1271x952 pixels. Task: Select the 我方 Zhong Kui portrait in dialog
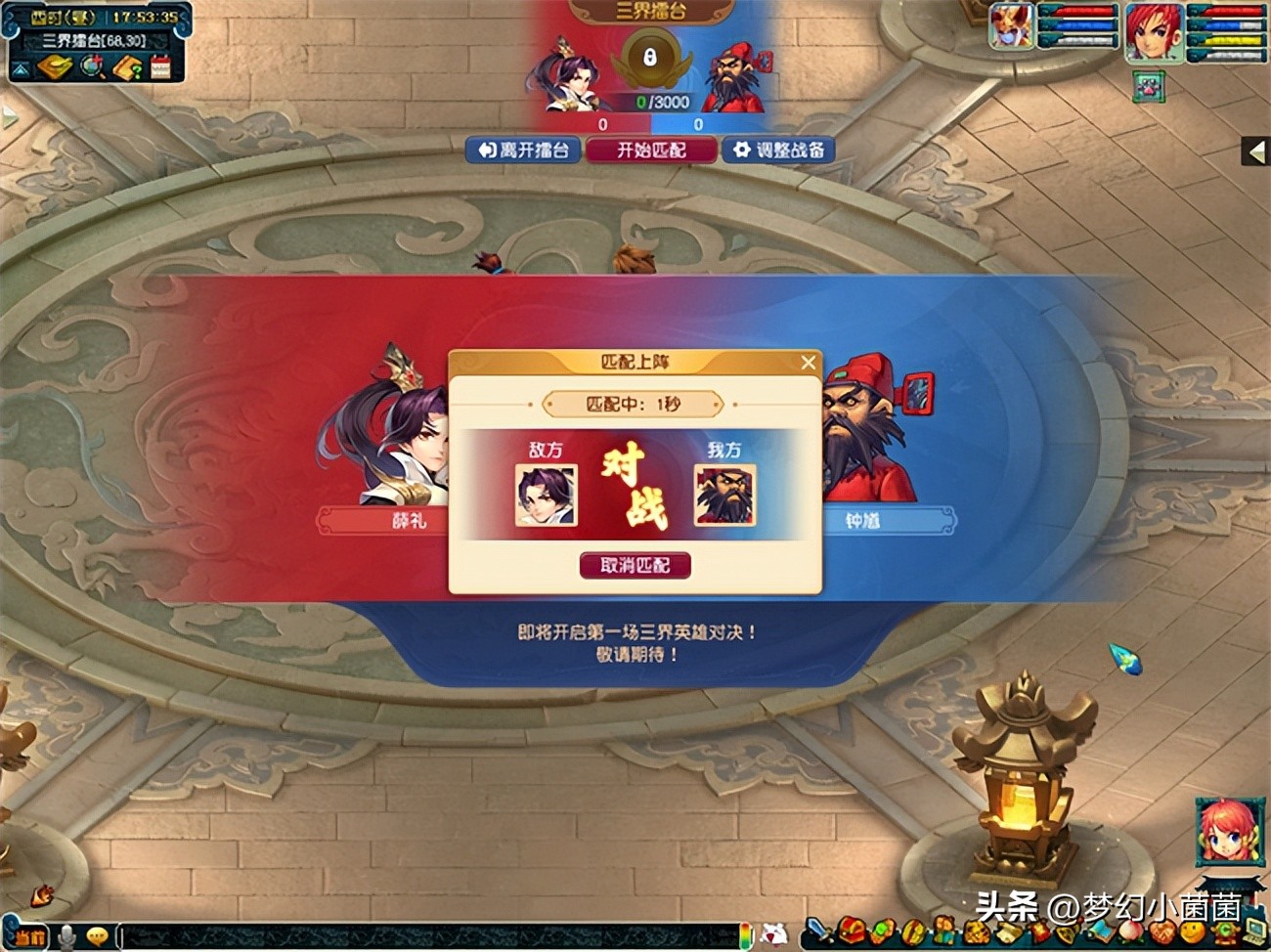click(724, 495)
